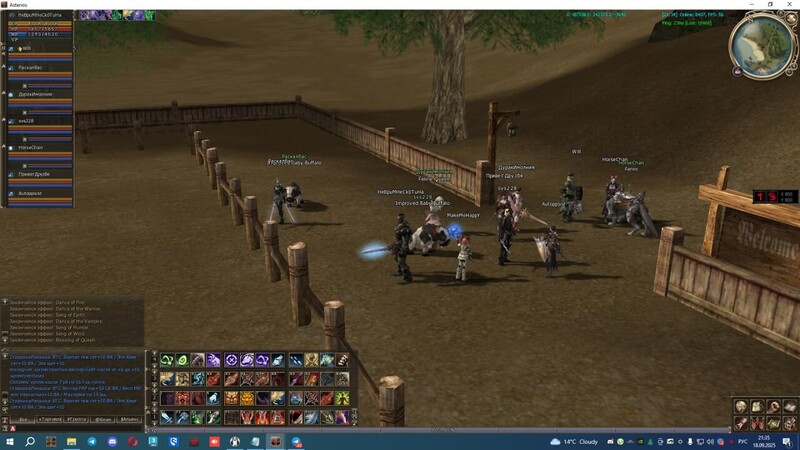Image resolution: width=800 pixels, height=450 pixels.
Task: Maximize the Asterios game window
Action: pyautogui.click(x=769, y=4)
